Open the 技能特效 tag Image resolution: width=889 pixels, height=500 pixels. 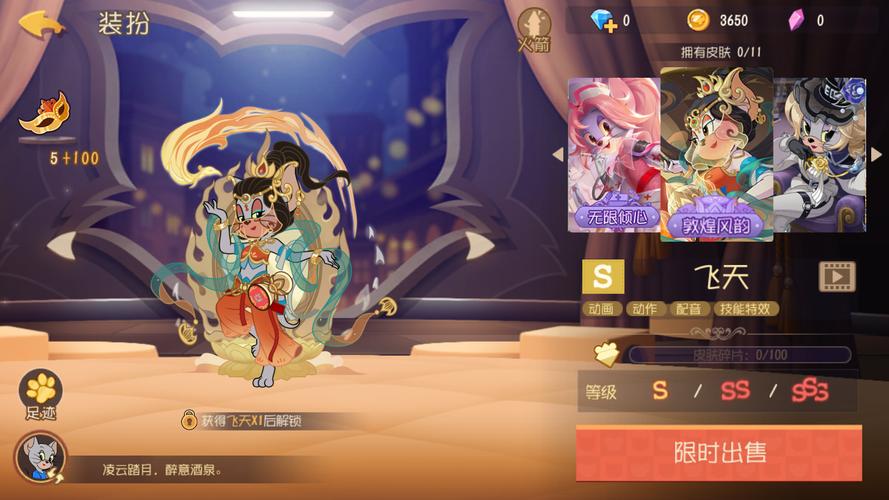(x=747, y=309)
